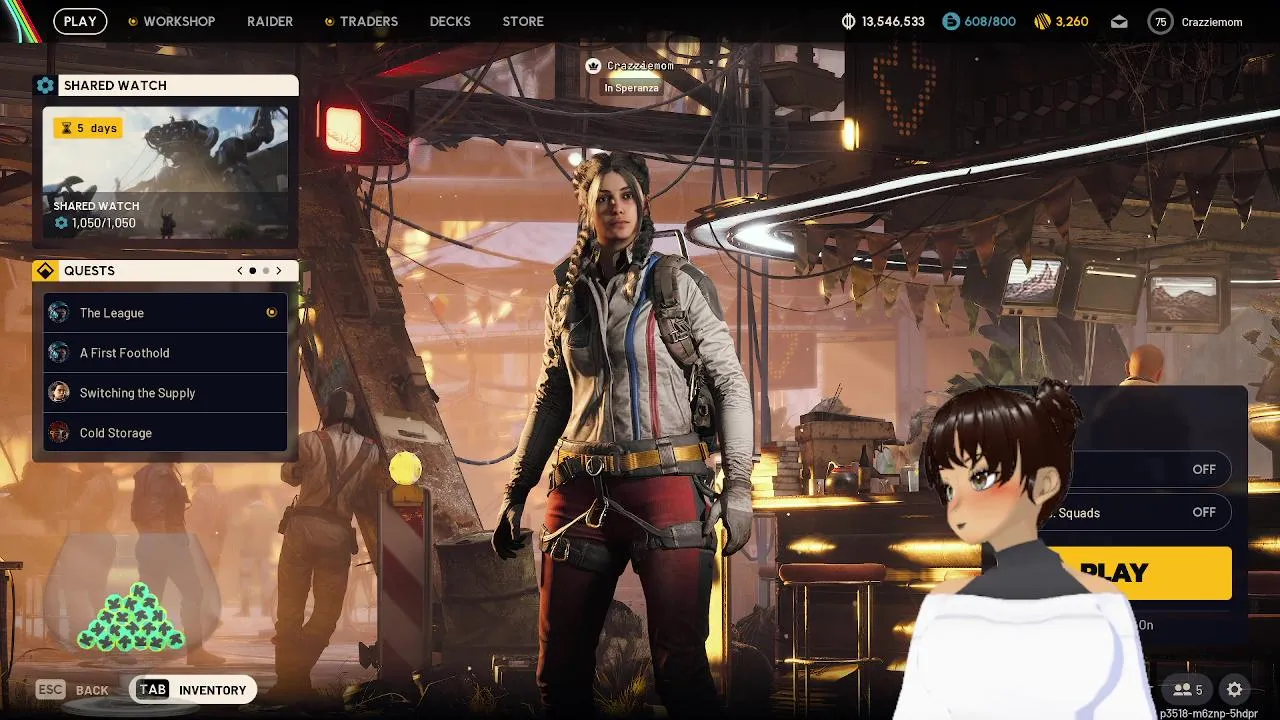Viewport: 1280px width, 720px height.
Task: Open the settings gear icon
Action: (1235, 689)
